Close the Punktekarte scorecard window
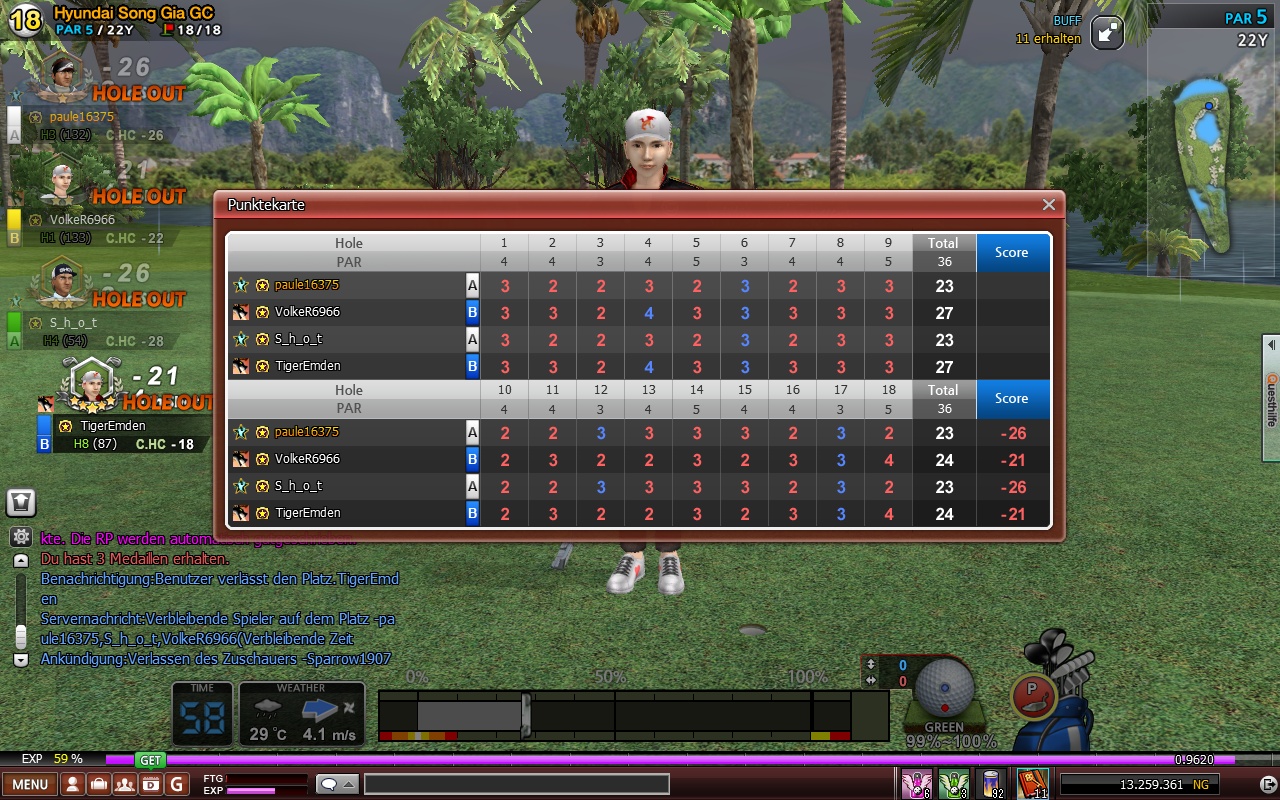 (1048, 205)
